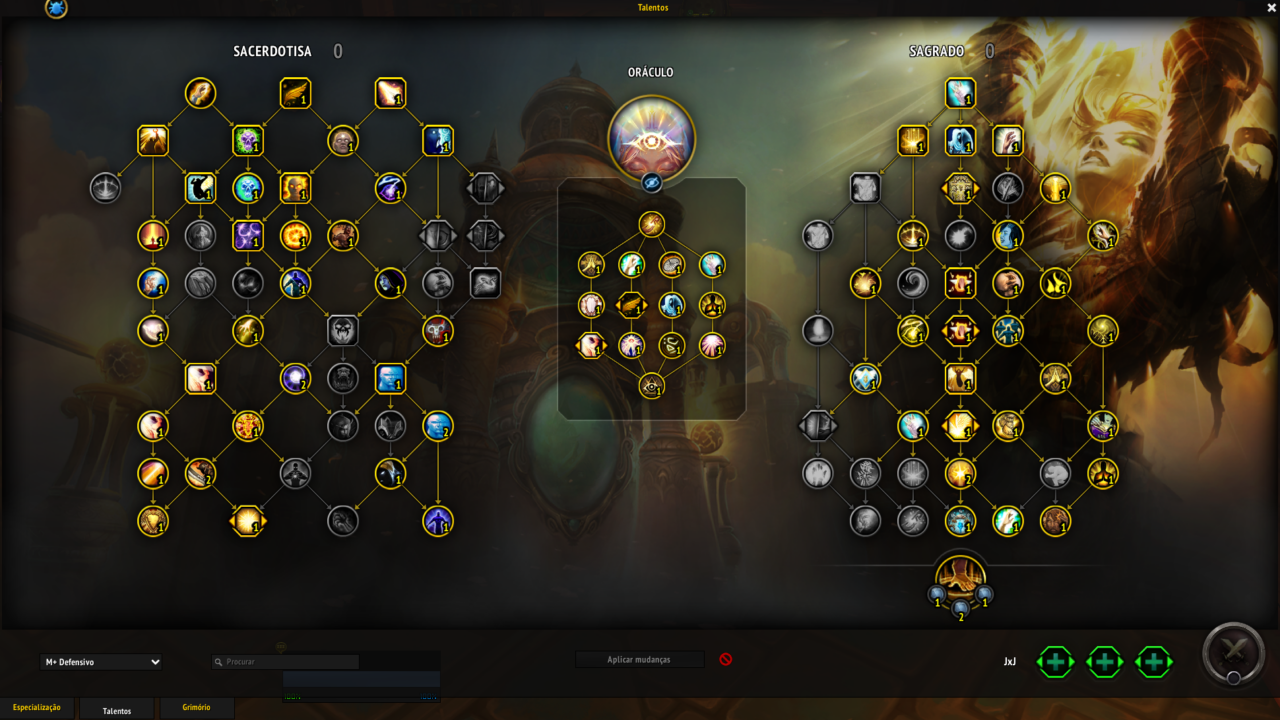Viewport: 1280px width, 720px height.
Task: Toggle the eye visibility button under Oráculo
Action: (x=652, y=182)
